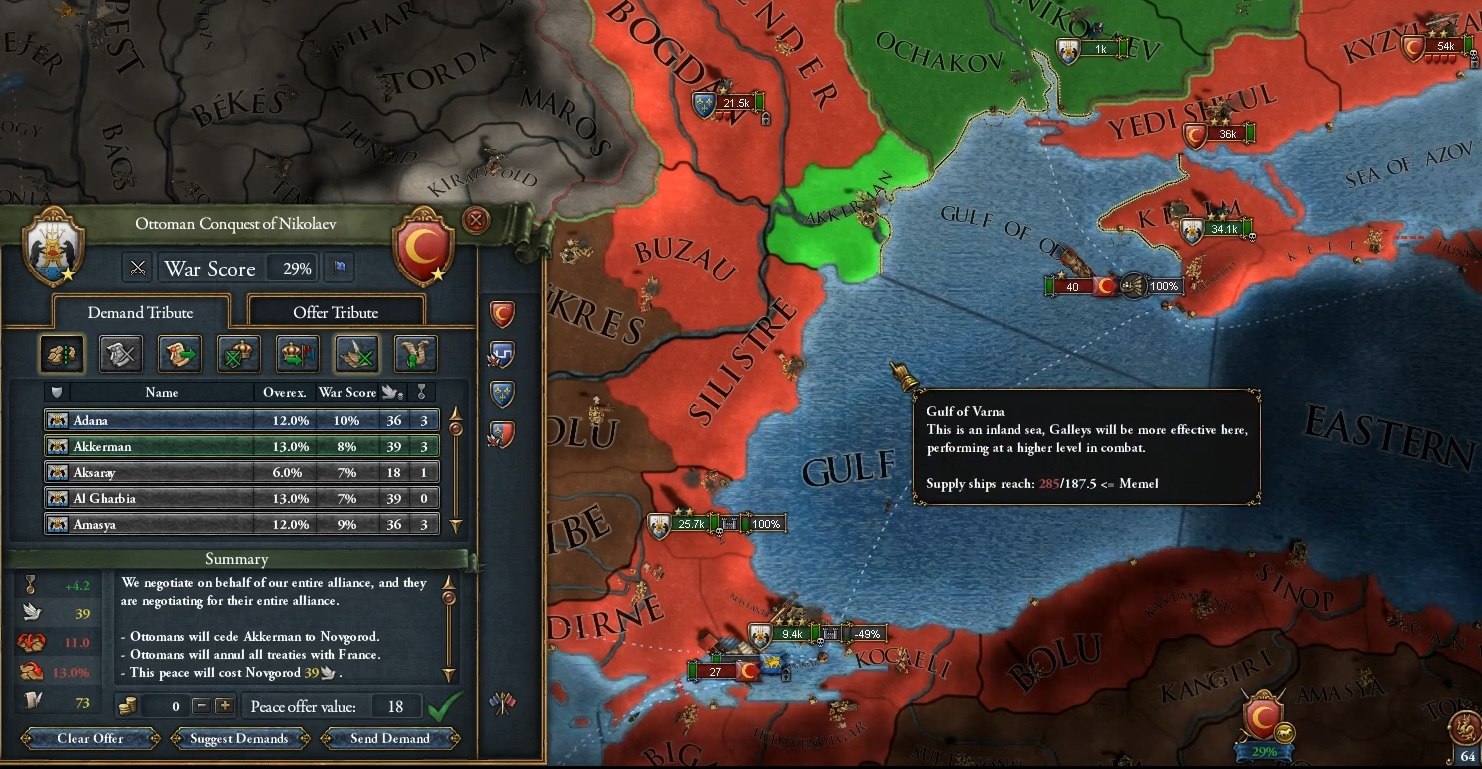1482x769 pixels.
Task: Click the Clear Offer button
Action: [x=92, y=739]
